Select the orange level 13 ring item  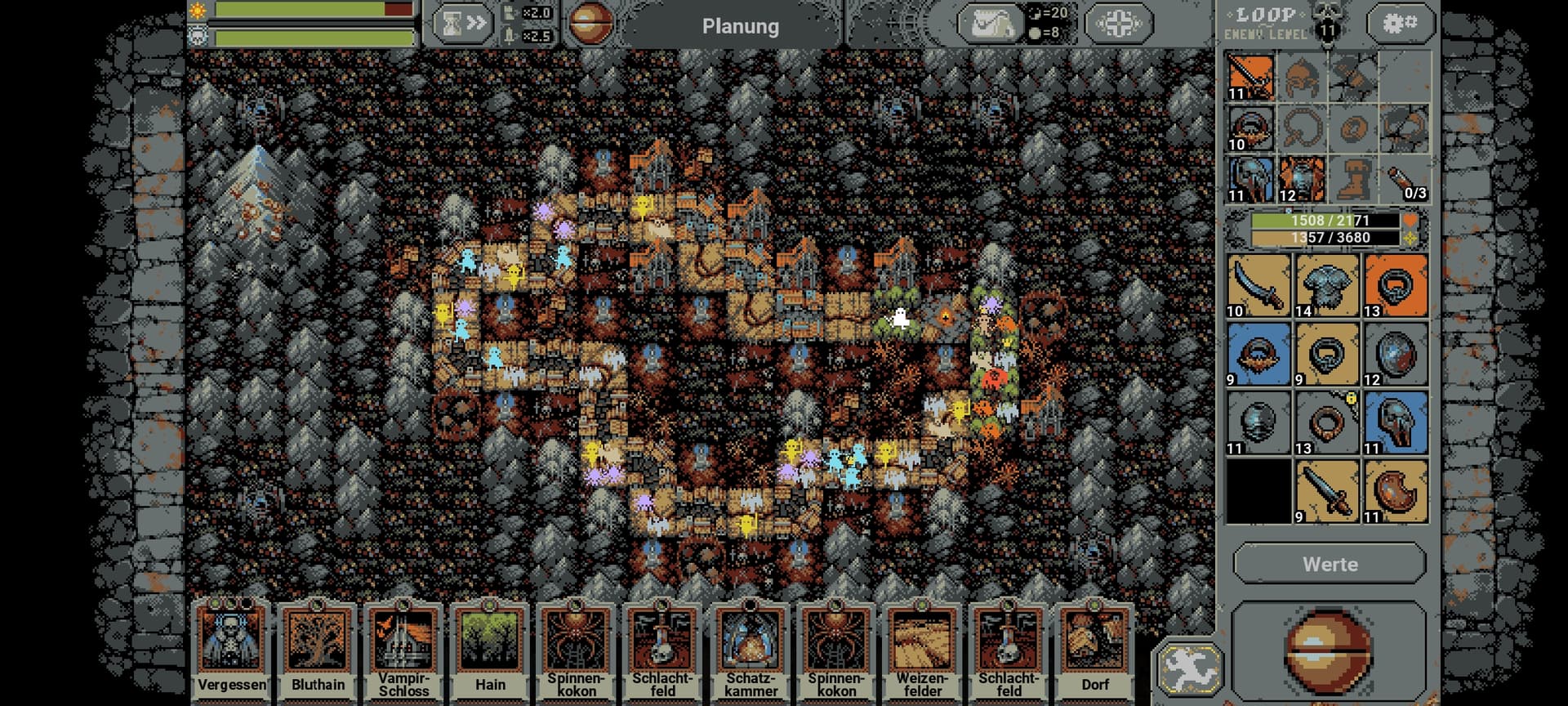(x=1396, y=285)
